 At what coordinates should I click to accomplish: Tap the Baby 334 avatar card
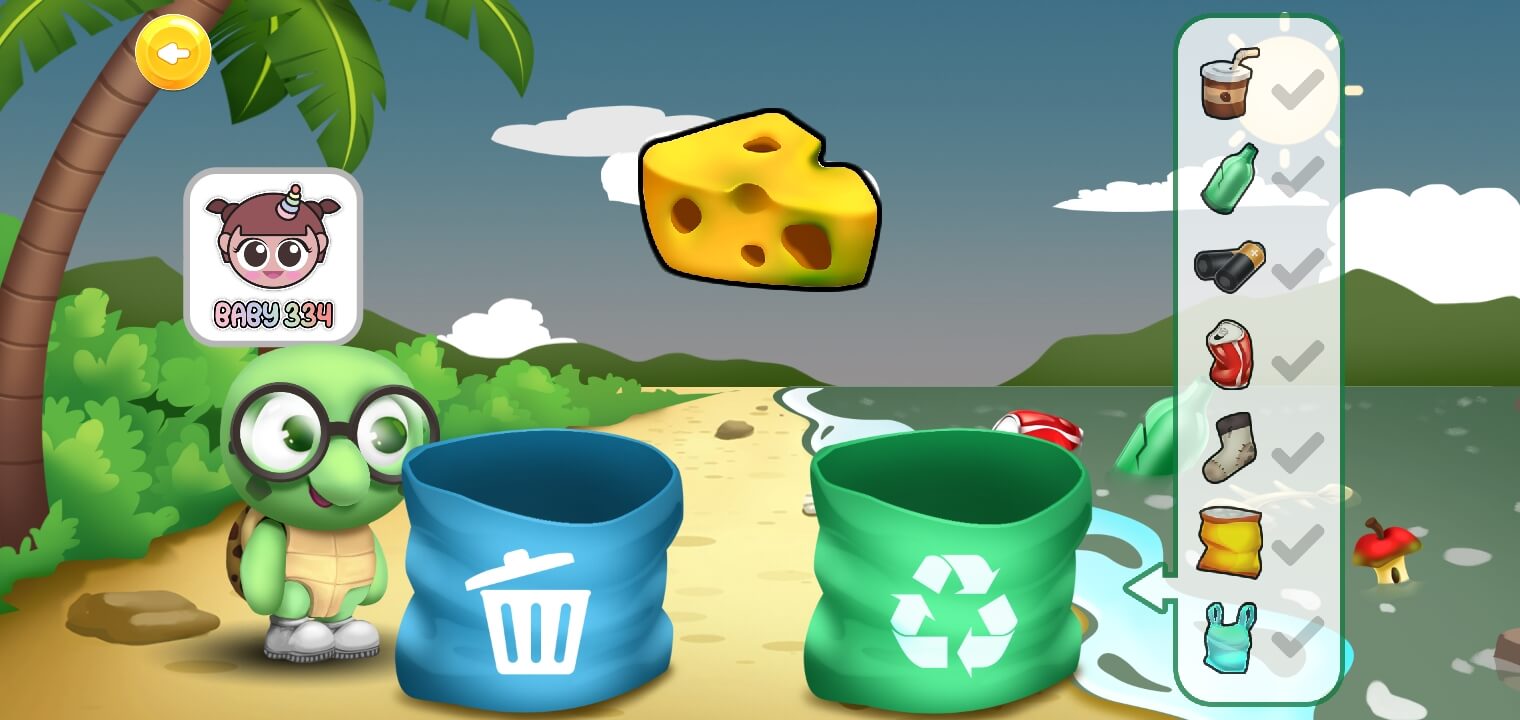273,257
